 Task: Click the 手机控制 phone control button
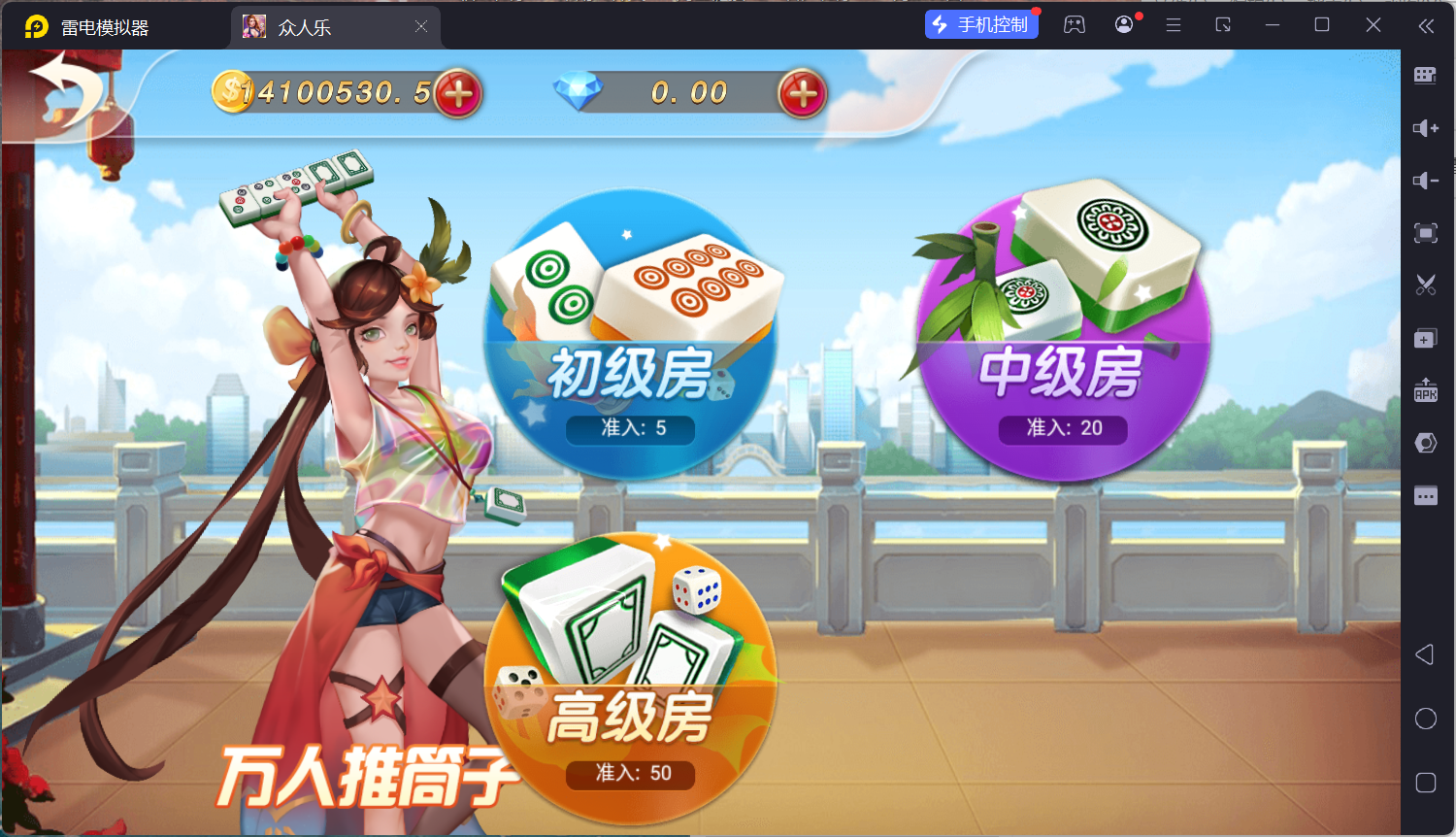981,23
